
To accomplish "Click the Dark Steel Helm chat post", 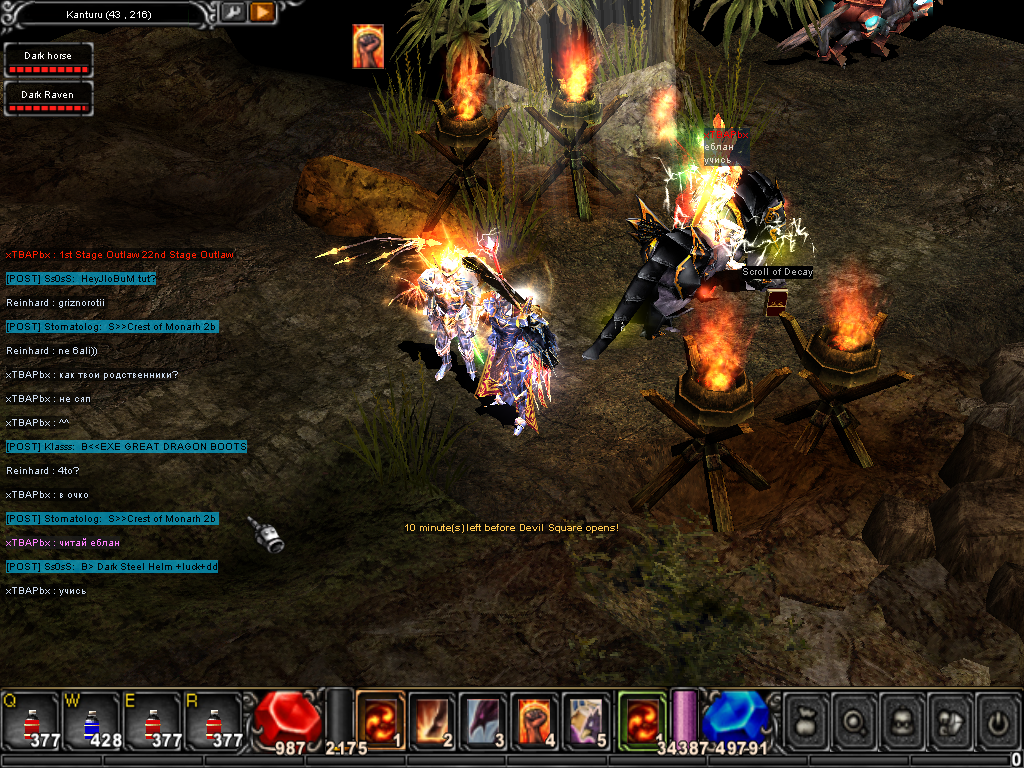I will [112, 566].
